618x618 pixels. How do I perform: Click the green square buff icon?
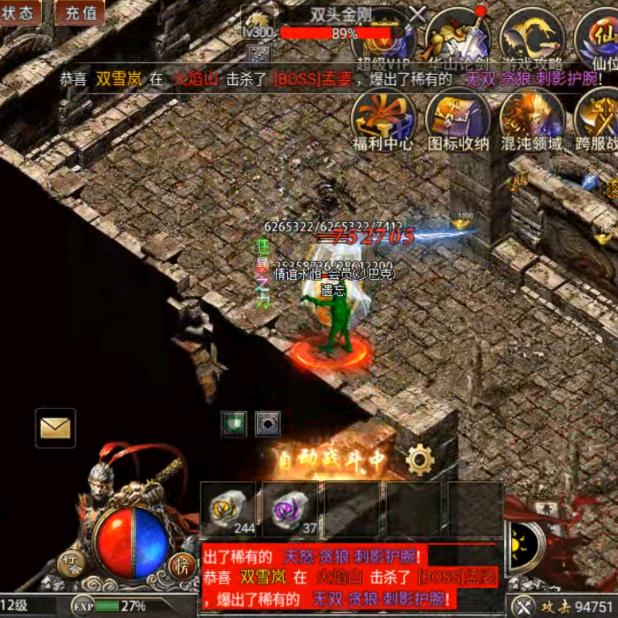pos(235,422)
